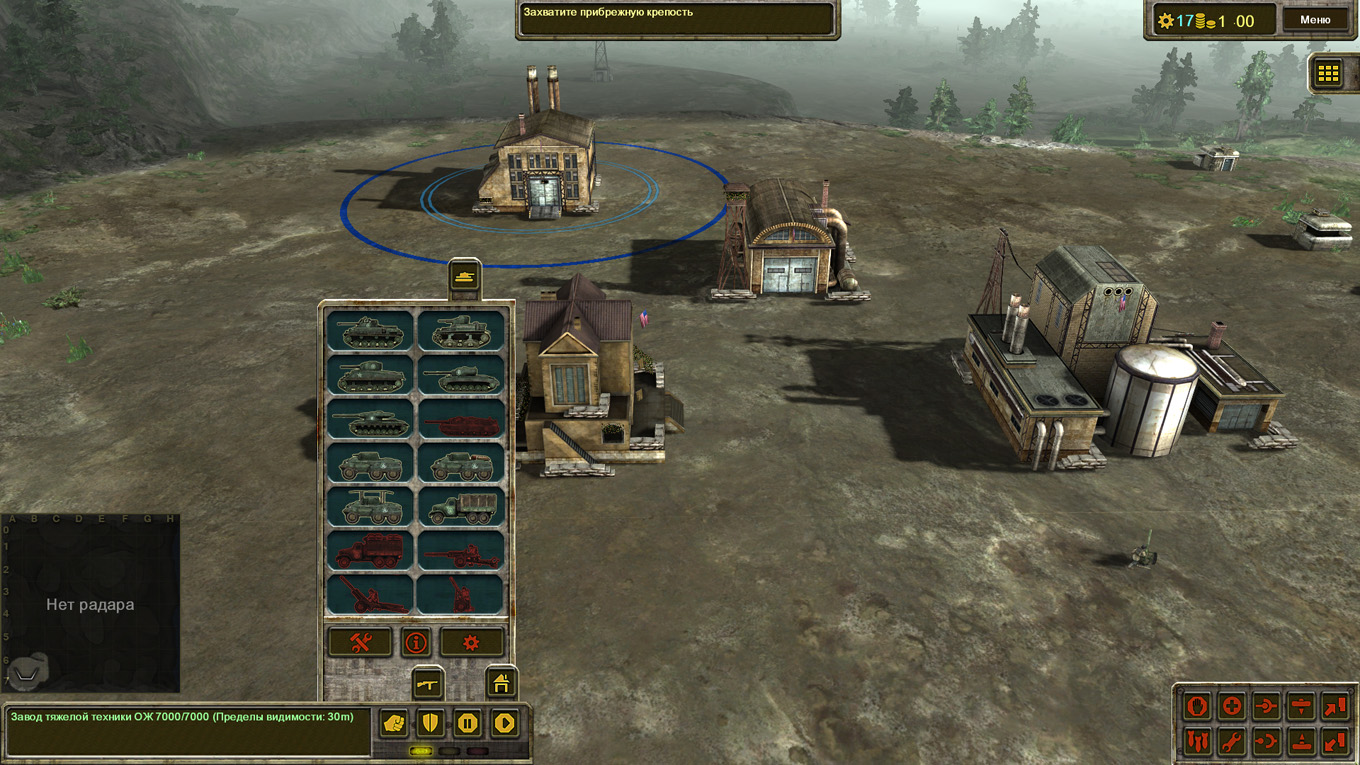Click the yellow grid icon button
The width and height of the screenshot is (1360, 765).
pyautogui.click(x=1327, y=72)
